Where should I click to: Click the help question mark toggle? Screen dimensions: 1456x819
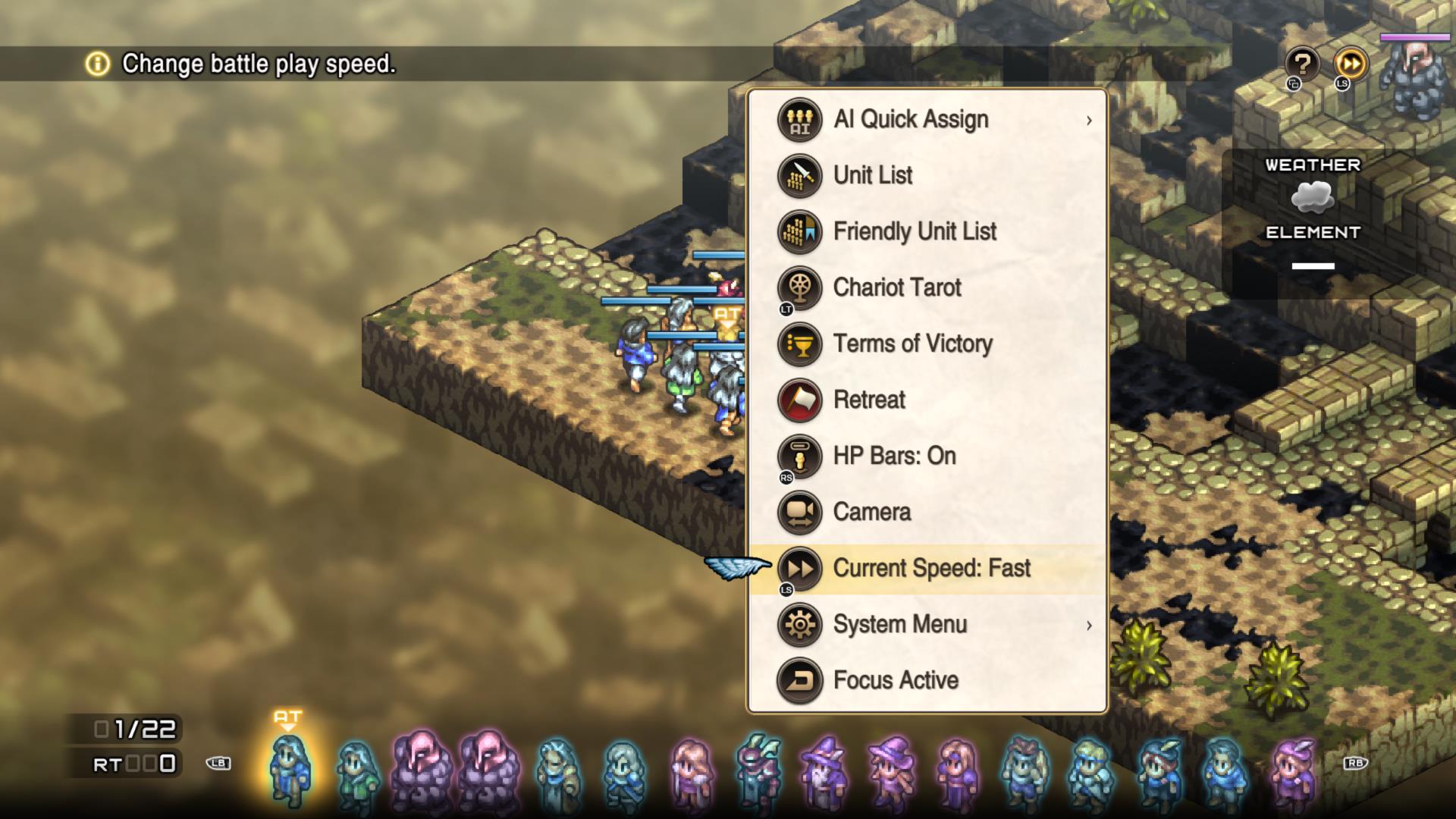point(1302,65)
